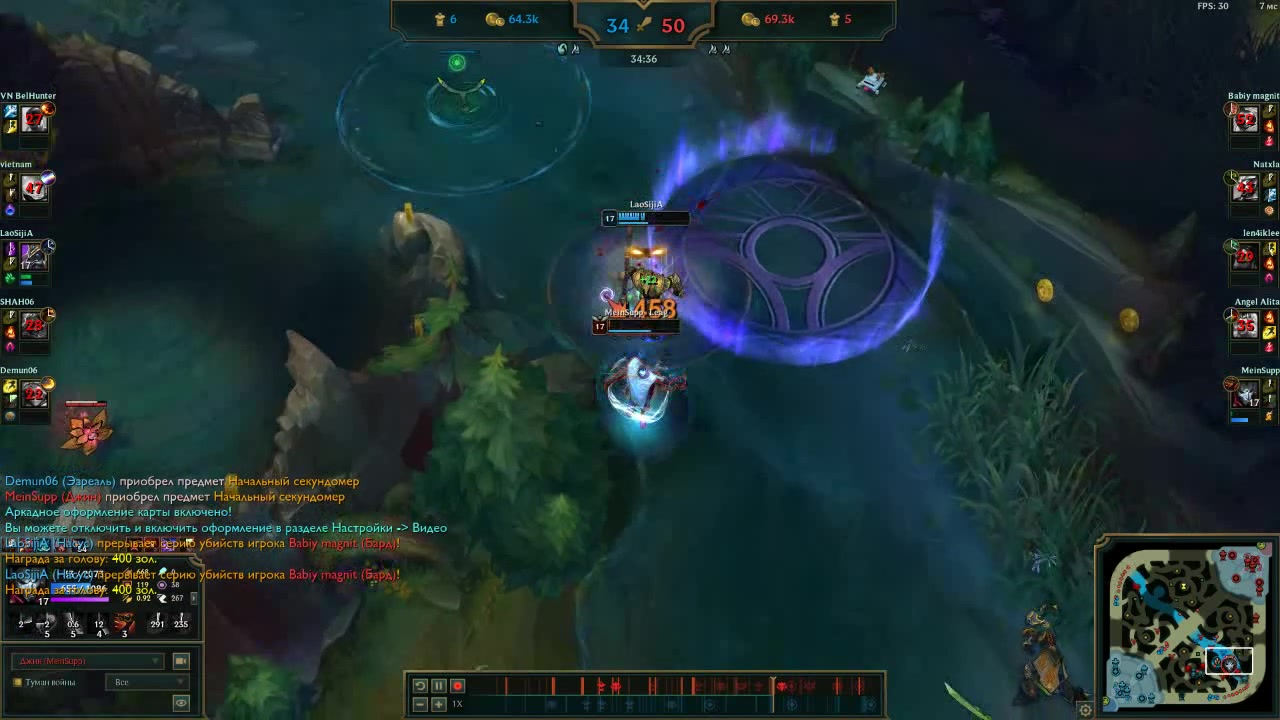Select the Pause button in replay controls
This screenshot has width=1280, height=720.
[x=439, y=686]
